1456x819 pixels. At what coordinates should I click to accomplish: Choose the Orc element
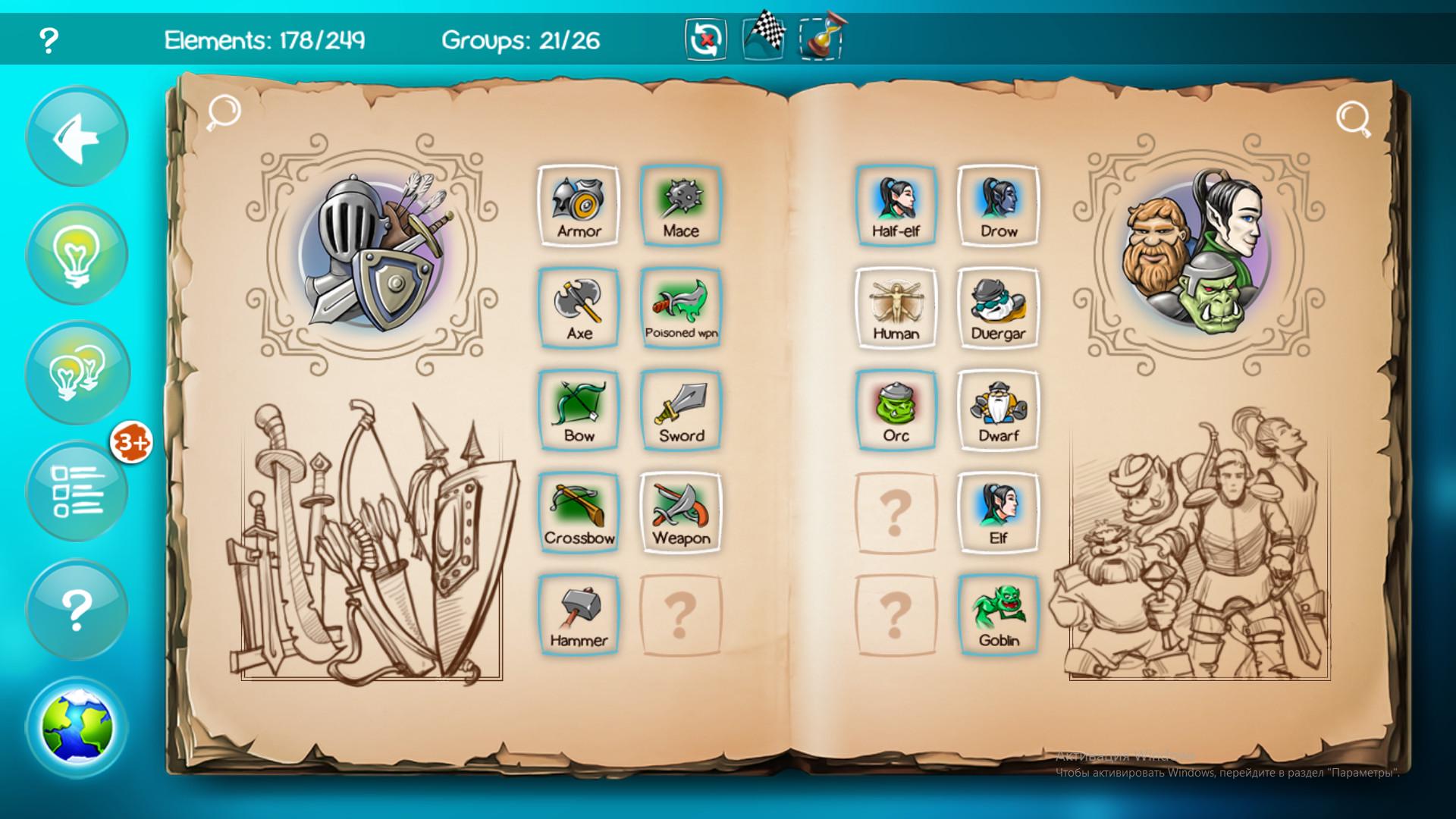(896, 410)
